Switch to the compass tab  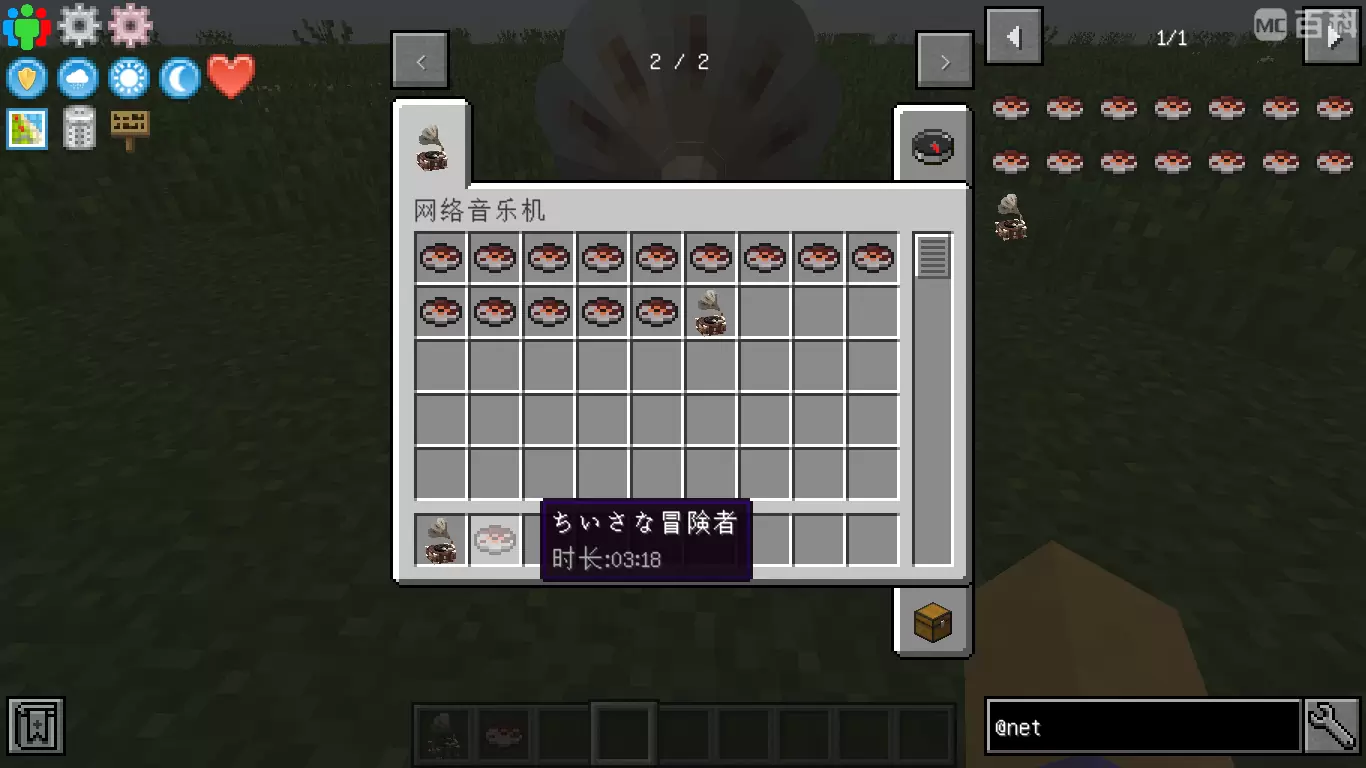[x=931, y=144]
